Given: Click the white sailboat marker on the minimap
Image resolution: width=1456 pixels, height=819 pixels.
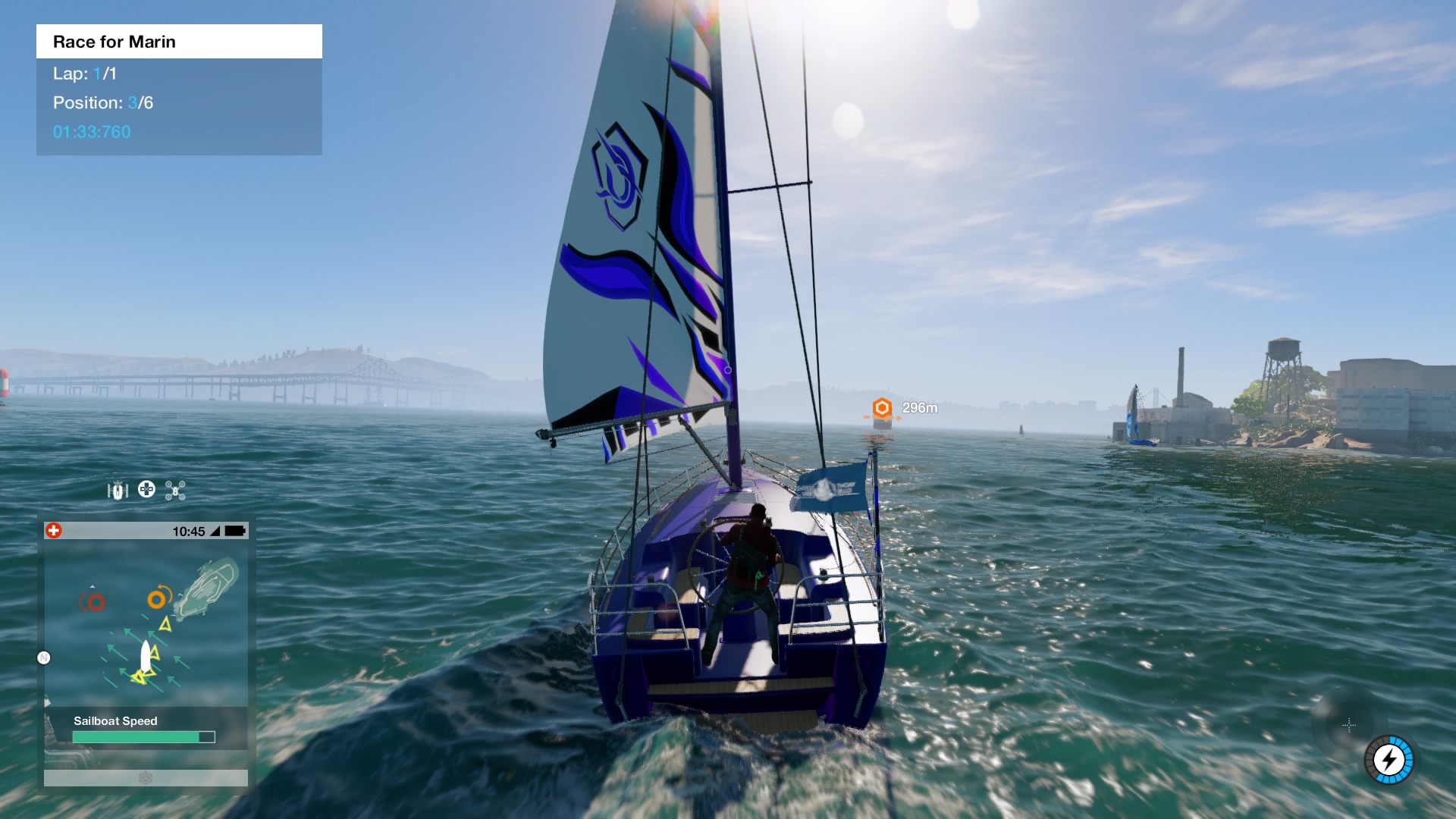Looking at the screenshot, I should click(x=145, y=656).
